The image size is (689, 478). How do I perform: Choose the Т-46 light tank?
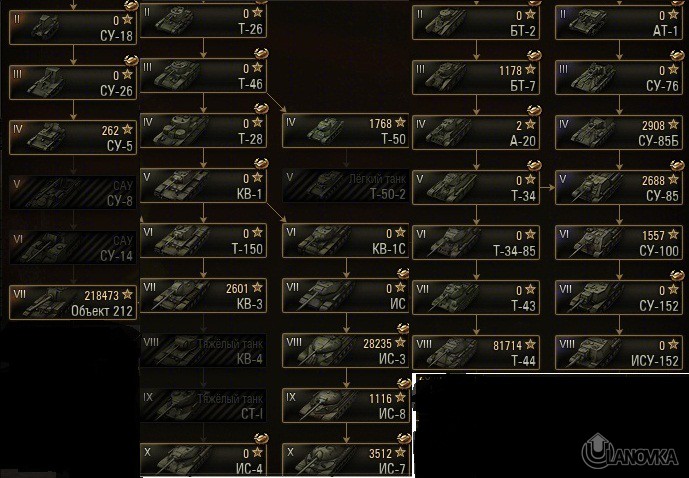pyautogui.click(x=205, y=77)
